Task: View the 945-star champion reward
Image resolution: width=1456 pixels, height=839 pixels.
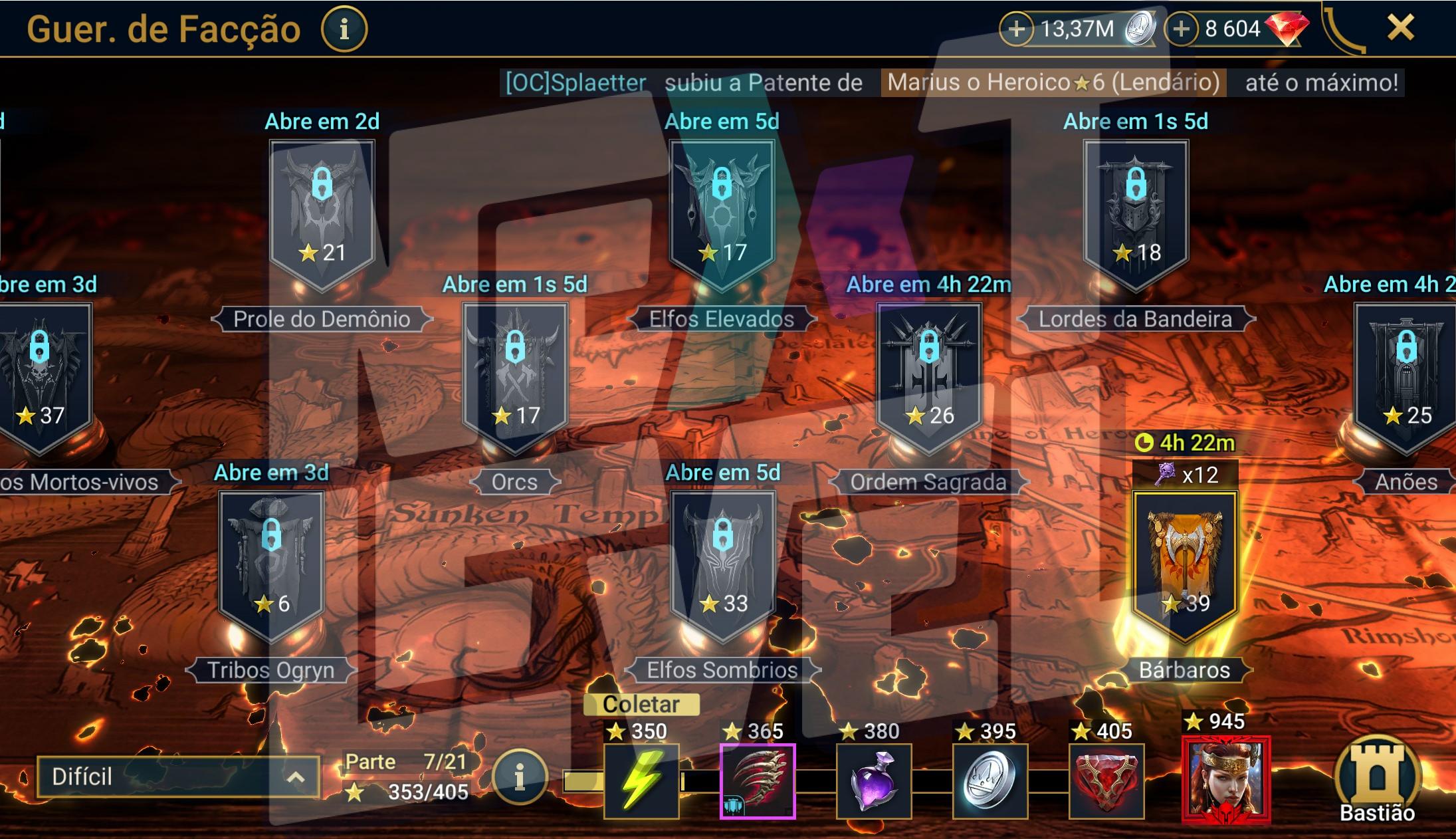Action: 1226,779
